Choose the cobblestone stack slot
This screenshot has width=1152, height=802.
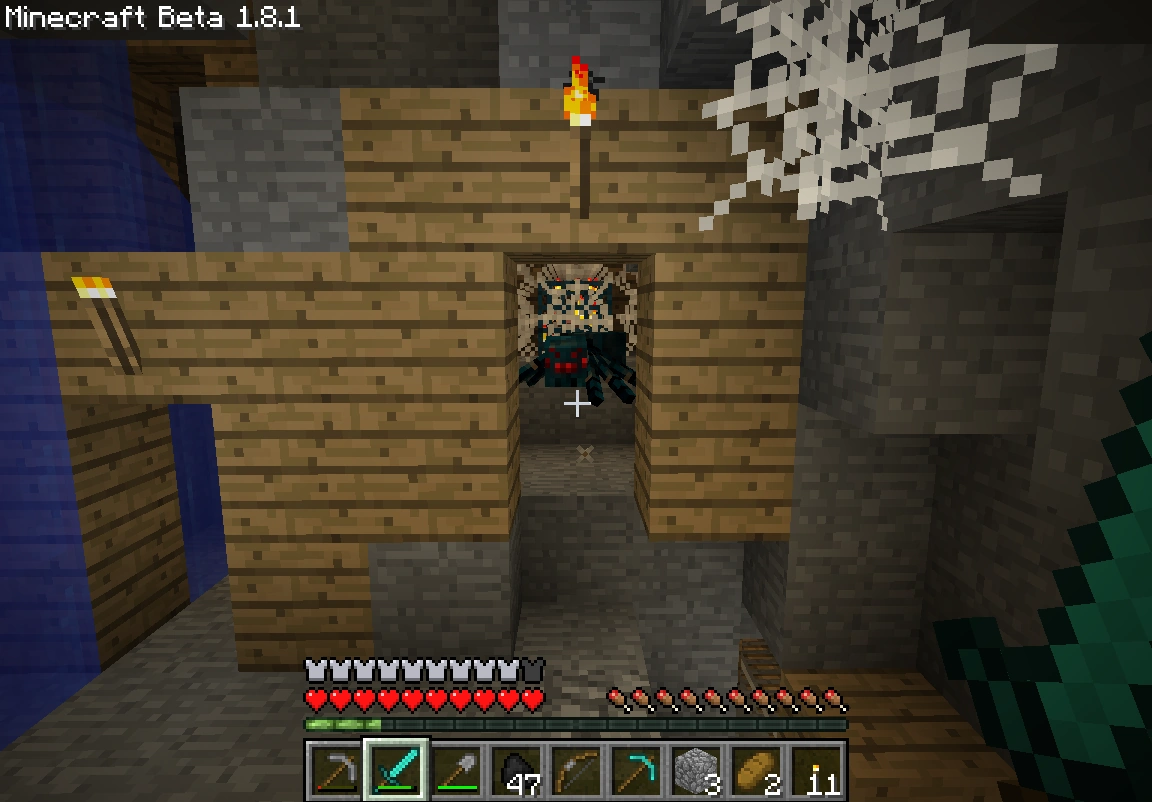tap(696, 772)
